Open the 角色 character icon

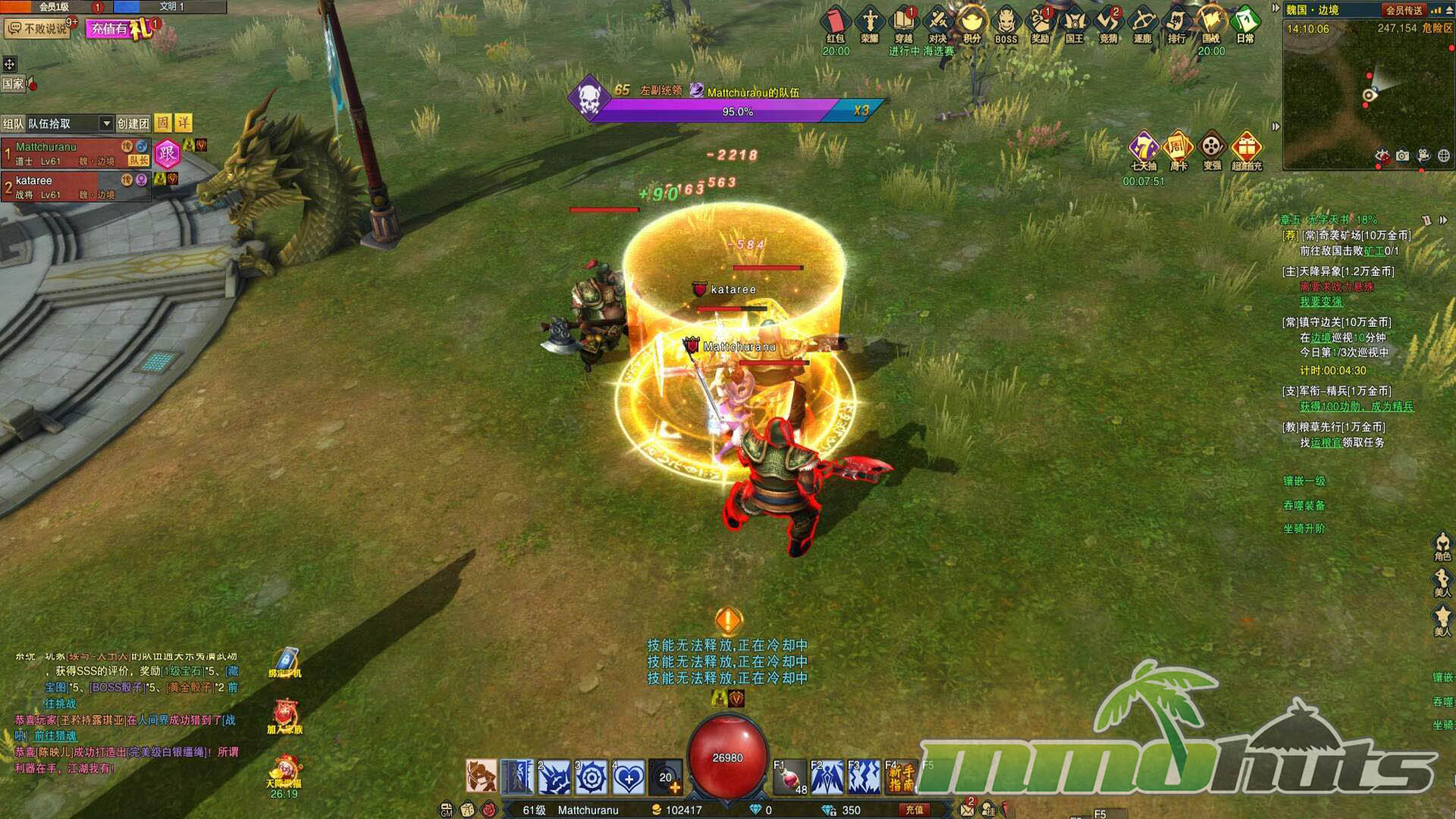pyautogui.click(x=1442, y=545)
